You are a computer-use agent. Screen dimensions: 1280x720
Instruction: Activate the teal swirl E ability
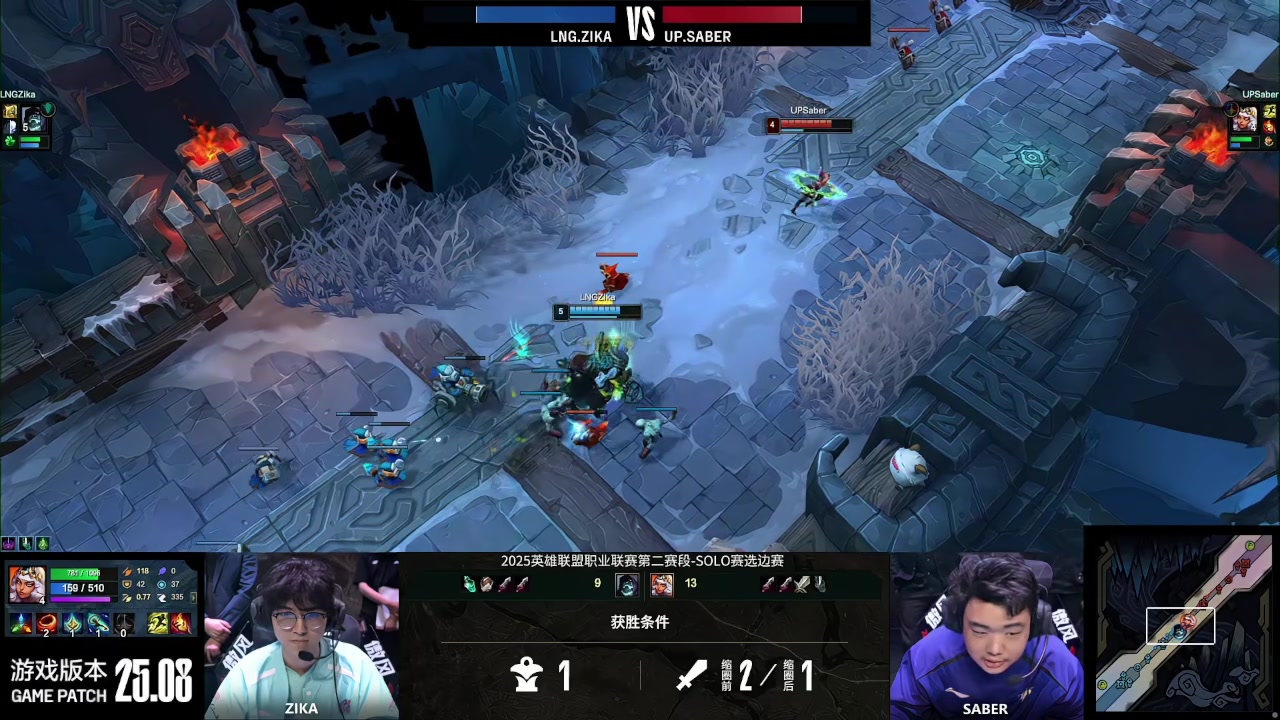98,624
